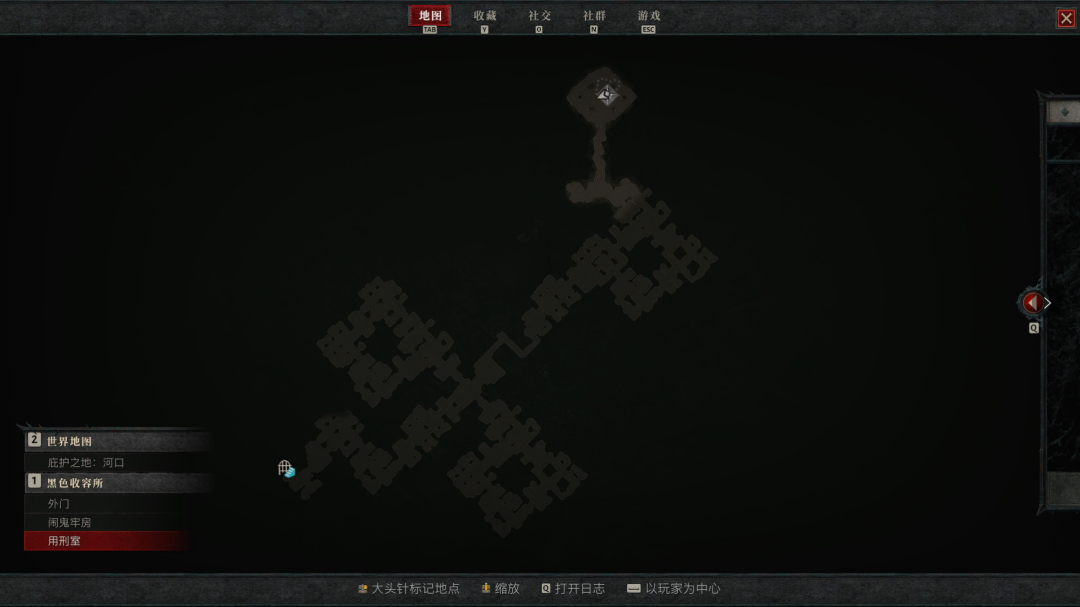Open the 收藏 collections tab
The image size is (1080, 607).
tap(485, 16)
